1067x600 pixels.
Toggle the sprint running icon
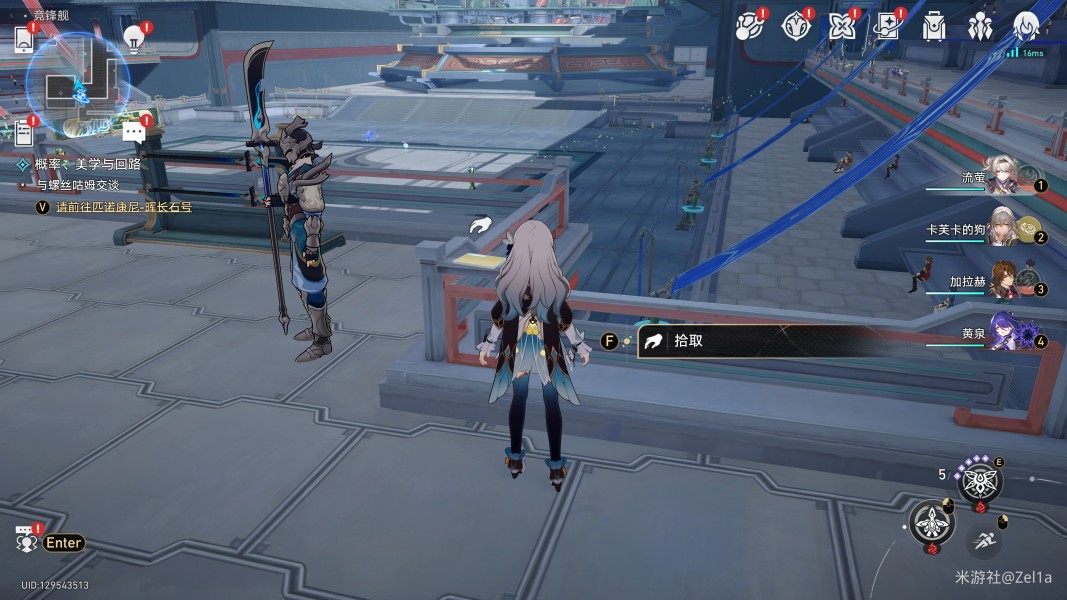point(984,541)
